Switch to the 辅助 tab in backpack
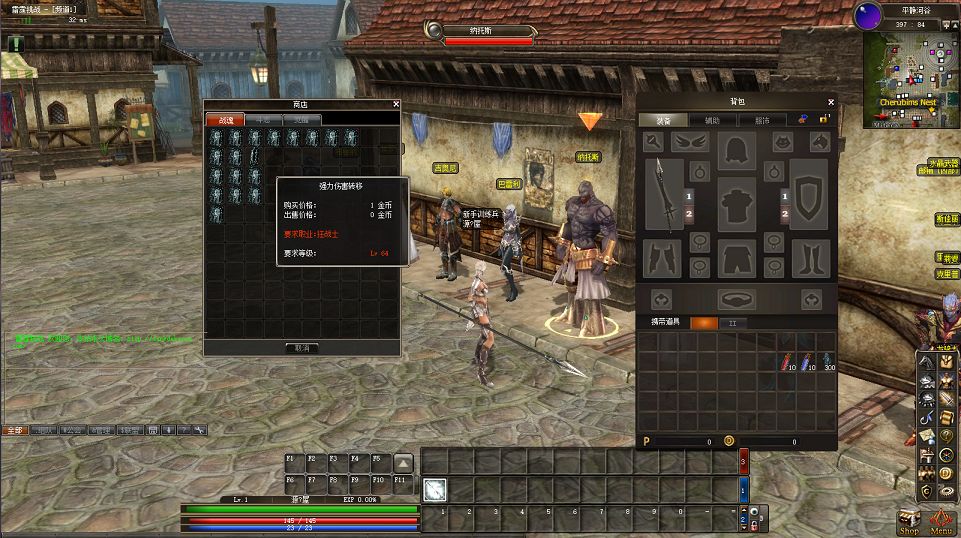Viewport: 961px width, 538px height. [x=711, y=120]
